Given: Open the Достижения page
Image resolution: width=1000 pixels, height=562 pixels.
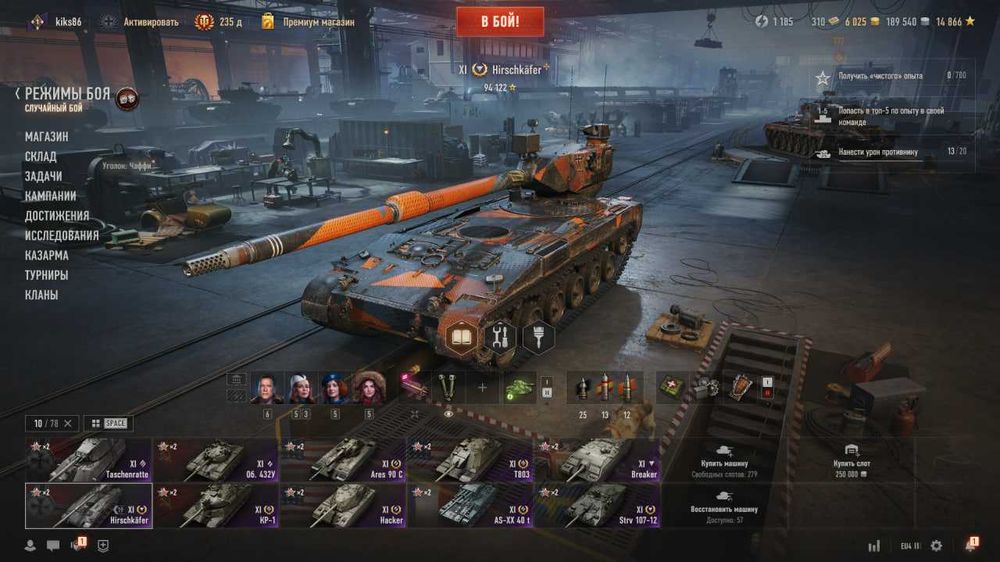Looking at the screenshot, I should (x=57, y=216).
